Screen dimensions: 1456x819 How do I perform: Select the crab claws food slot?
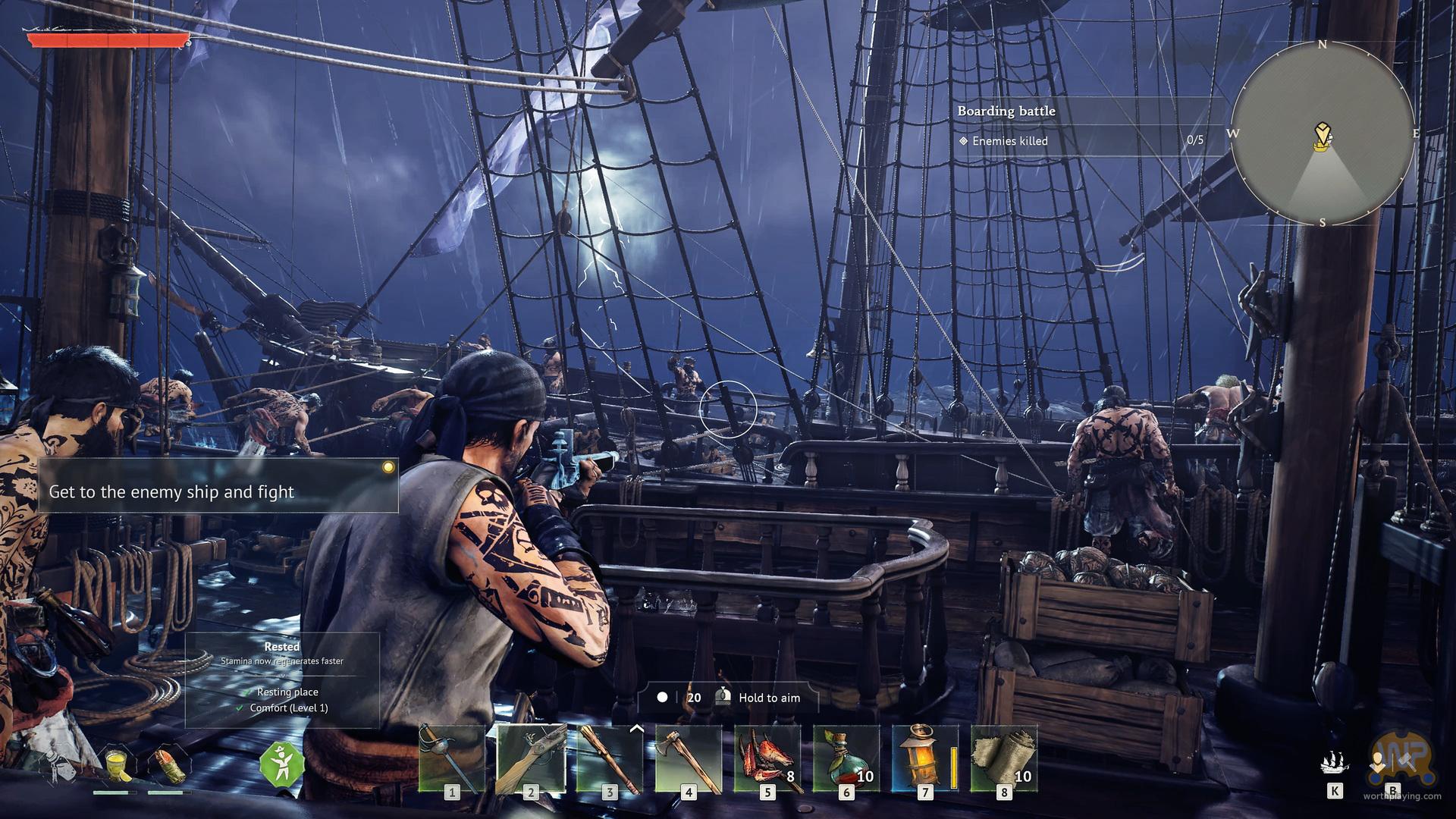(767, 759)
